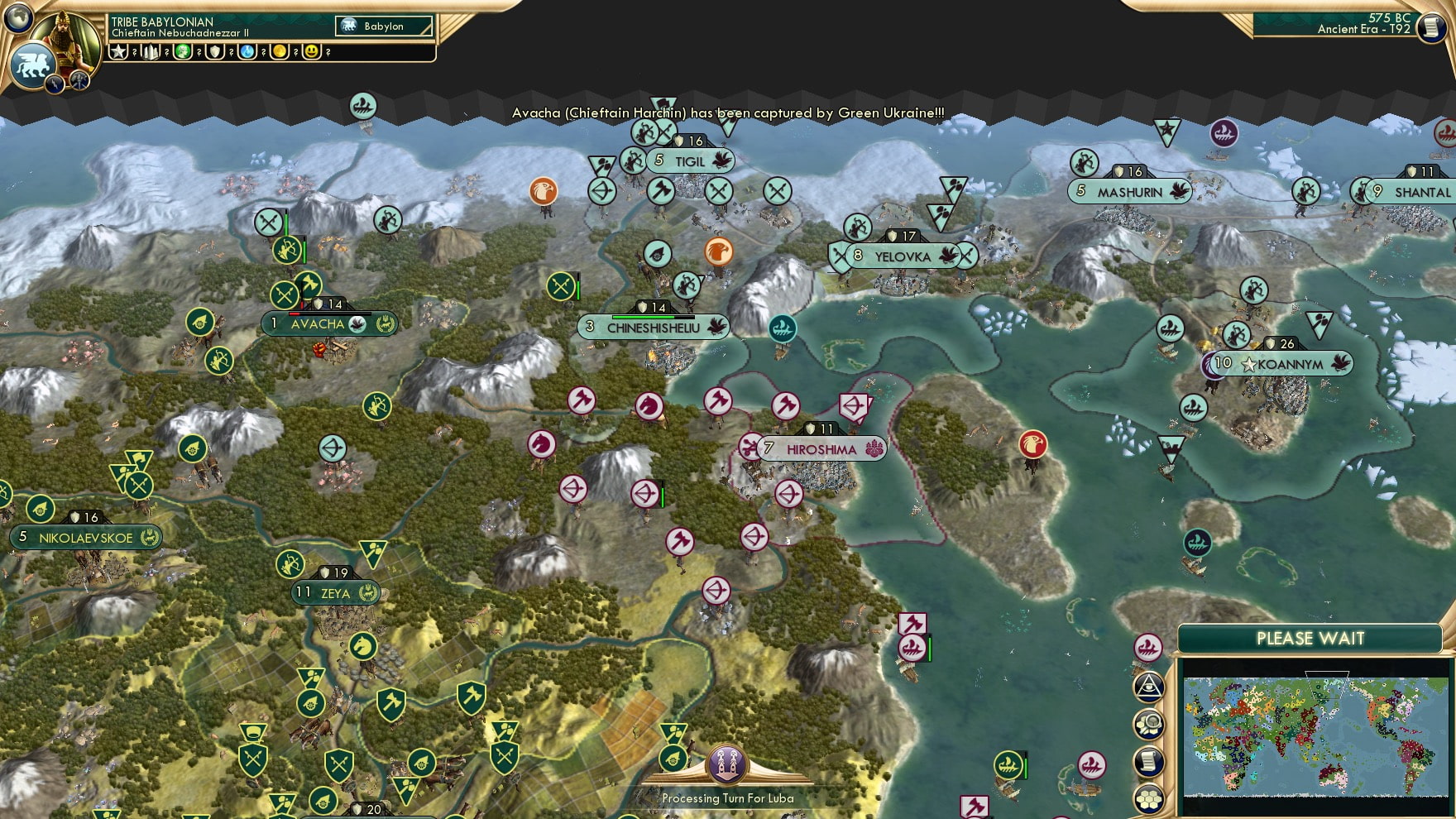
Task: Click the gold coin indicator in the status bar
Action: click(x=279, y=52)
